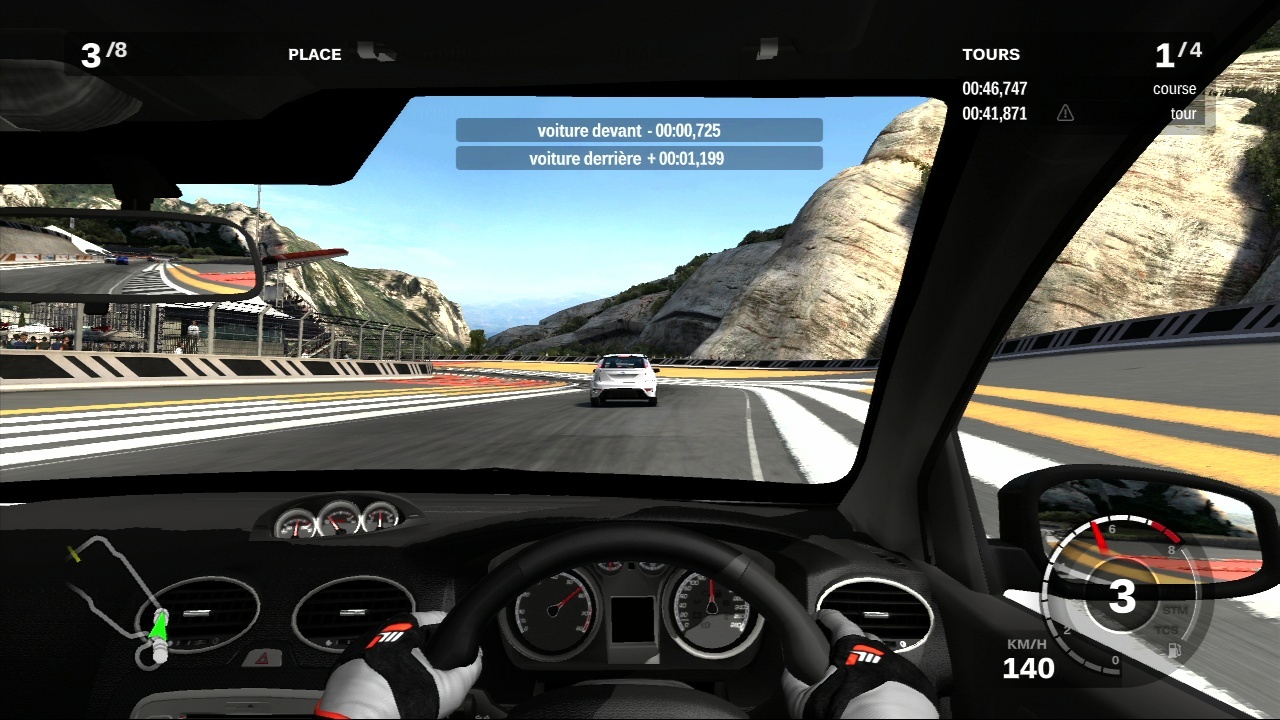This screenshot has height=720, width=1280.
Task: Click the warning triangle beside lap time
Action: coord(1065,113)
